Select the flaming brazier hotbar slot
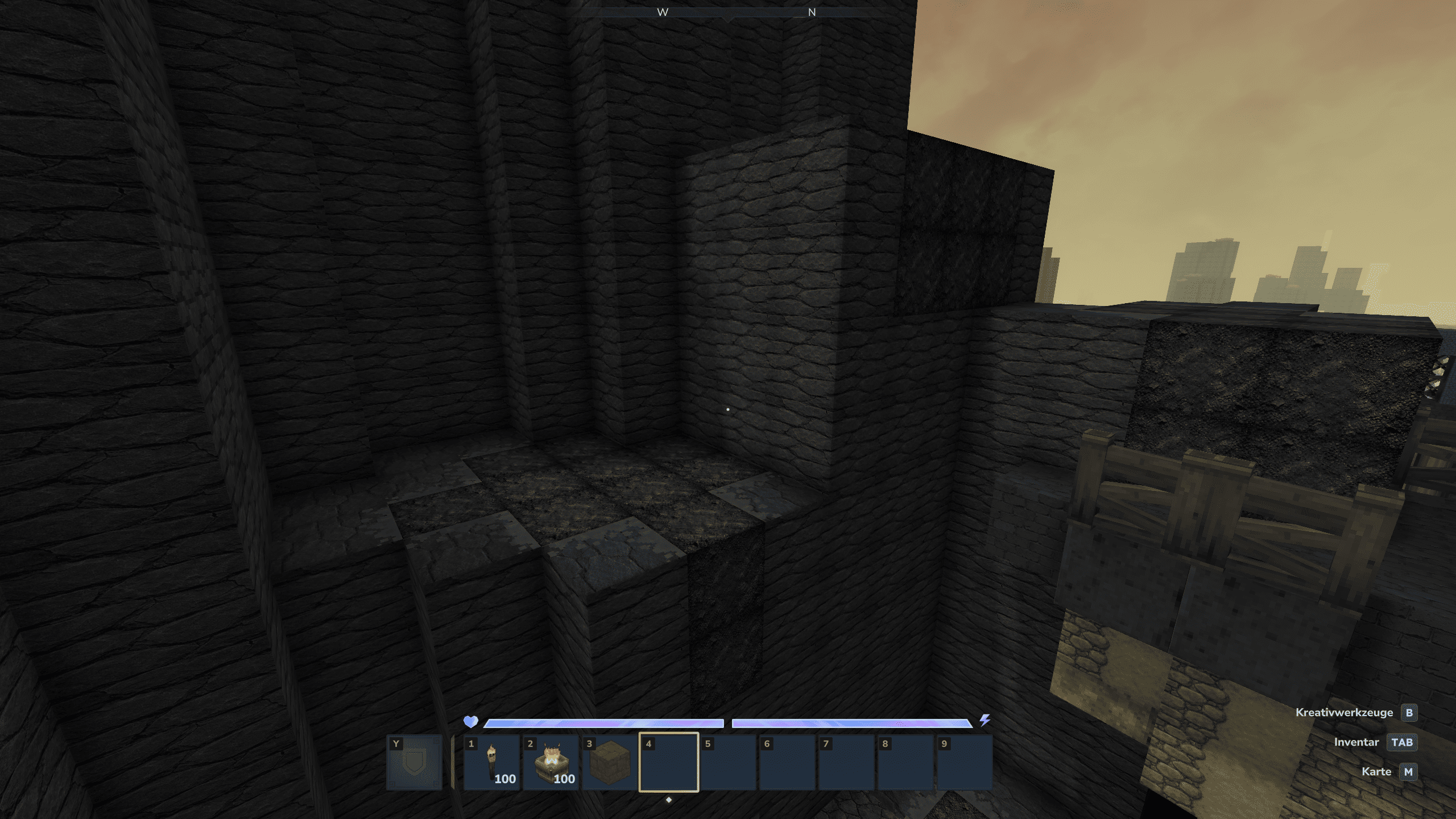Viewport: 1456px width, 819px height. [x=551, y=762]
